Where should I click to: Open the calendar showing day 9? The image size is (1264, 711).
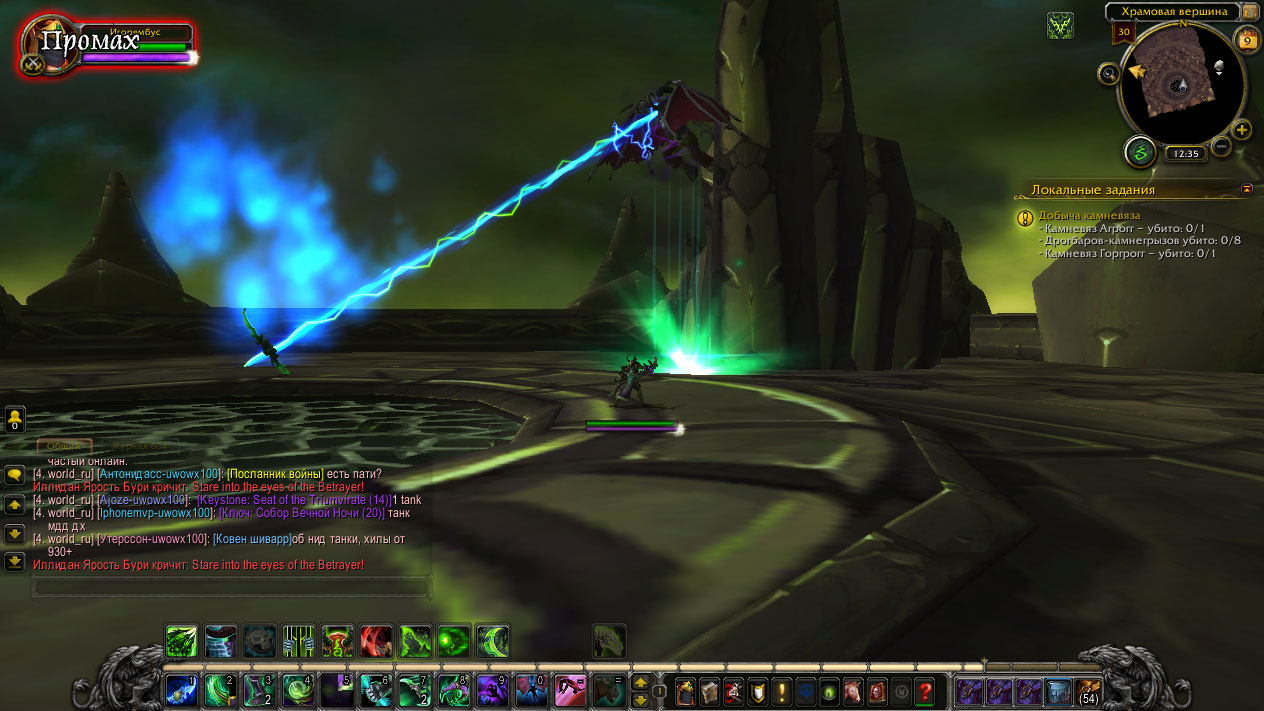(1246, 40)
